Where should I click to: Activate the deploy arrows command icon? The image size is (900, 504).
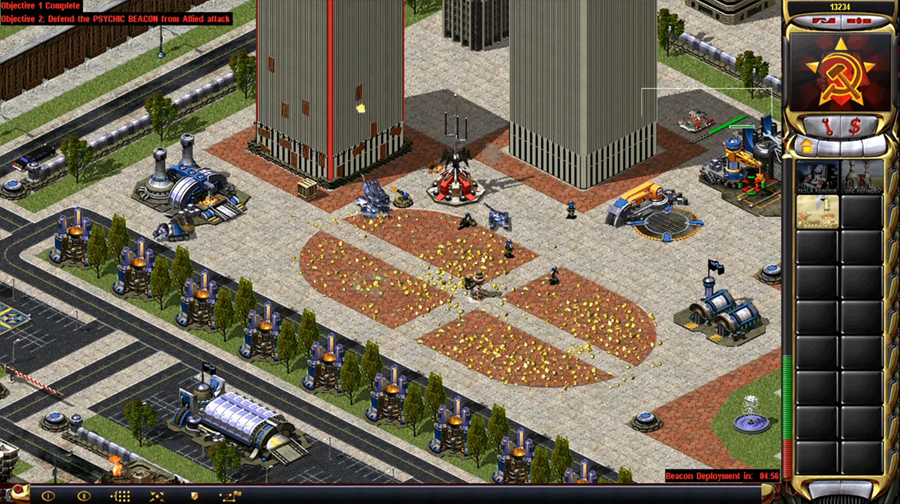tap(157, 495)
